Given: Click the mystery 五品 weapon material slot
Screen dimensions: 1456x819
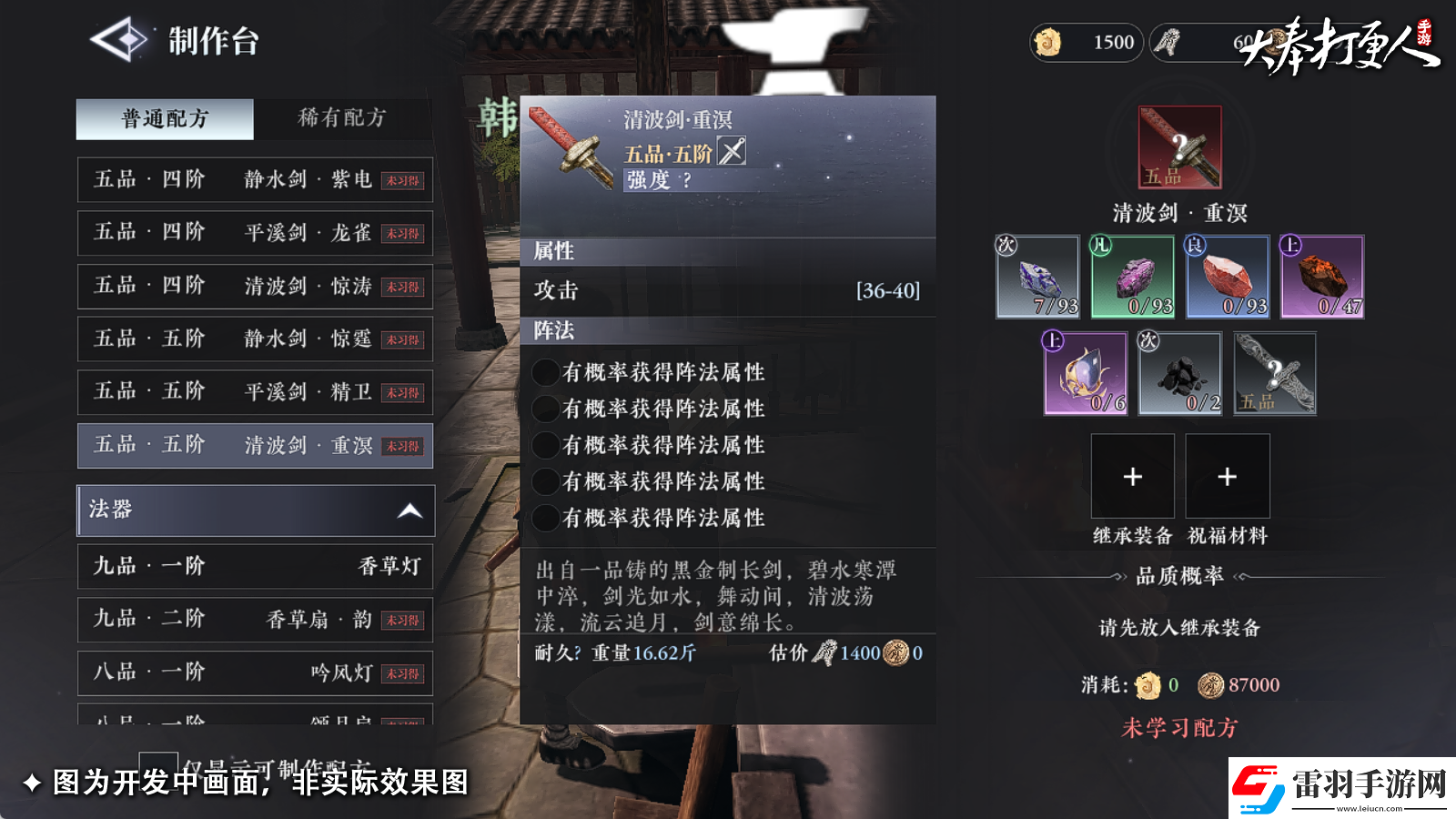Looking at the screenshot, I should click(x=1274, y=373).
